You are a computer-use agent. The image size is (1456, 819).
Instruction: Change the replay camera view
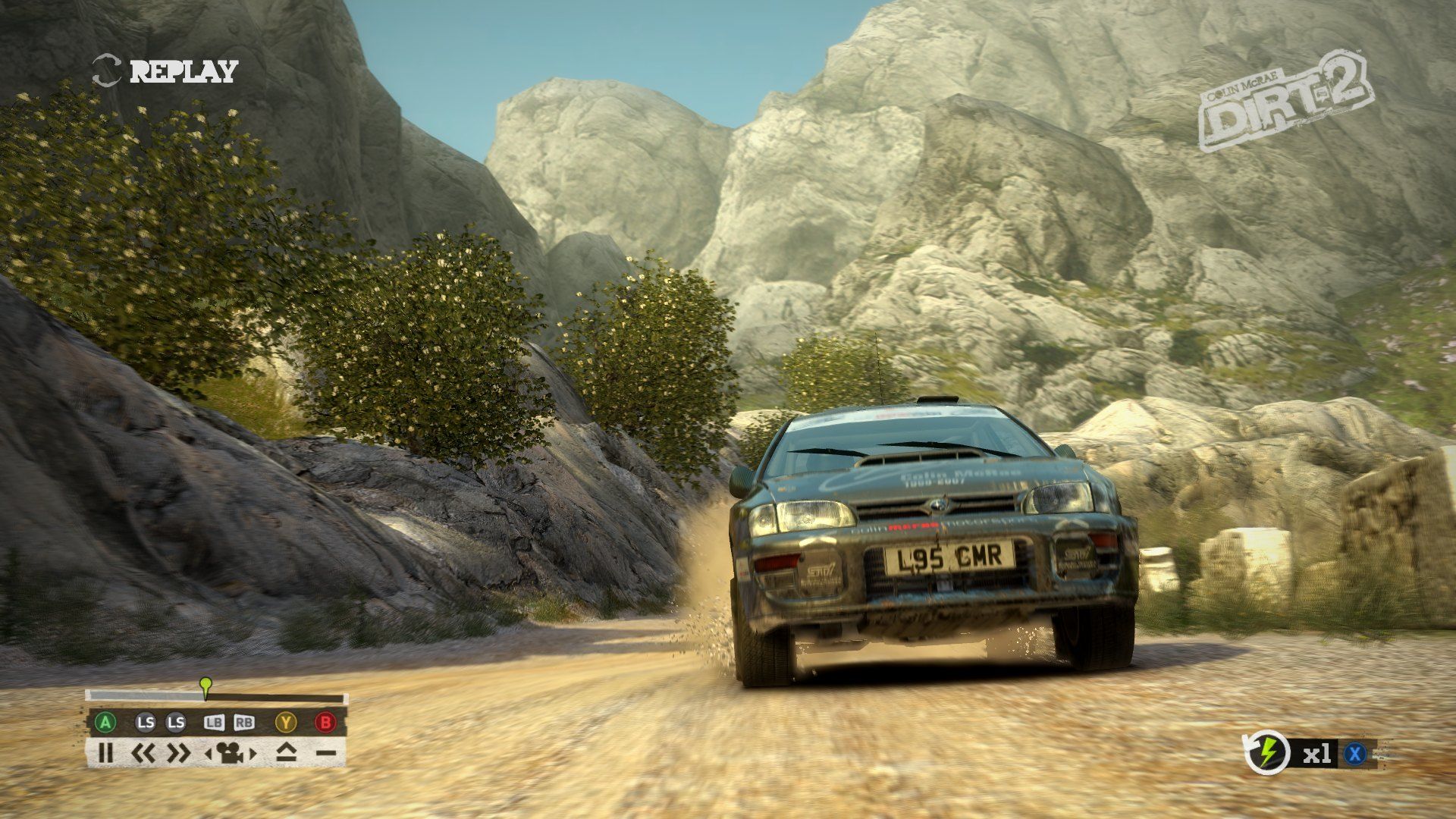(x=231, y=753)
